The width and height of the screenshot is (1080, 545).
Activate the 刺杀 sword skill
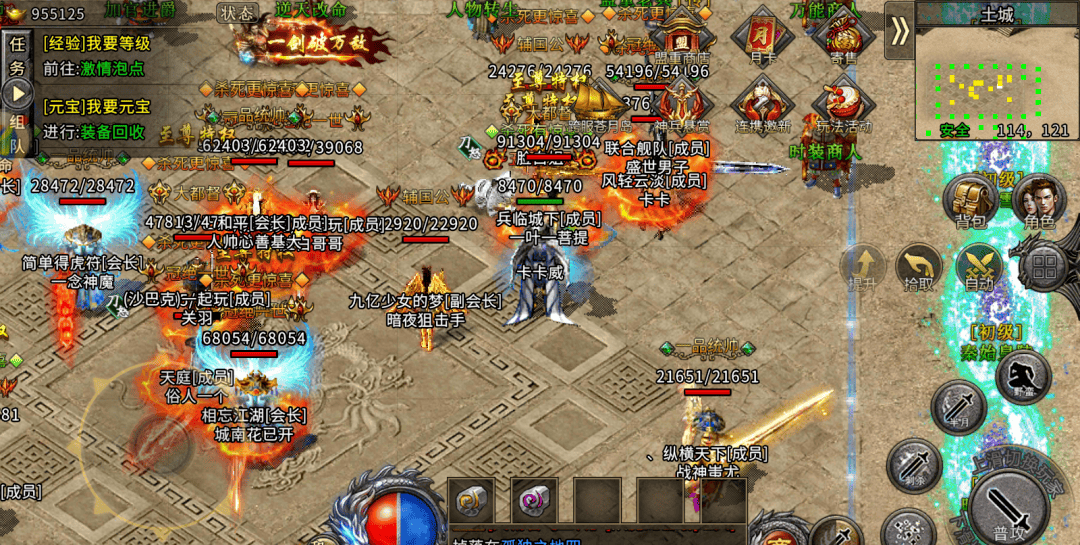pyautogui.click(x=913, y=466)
